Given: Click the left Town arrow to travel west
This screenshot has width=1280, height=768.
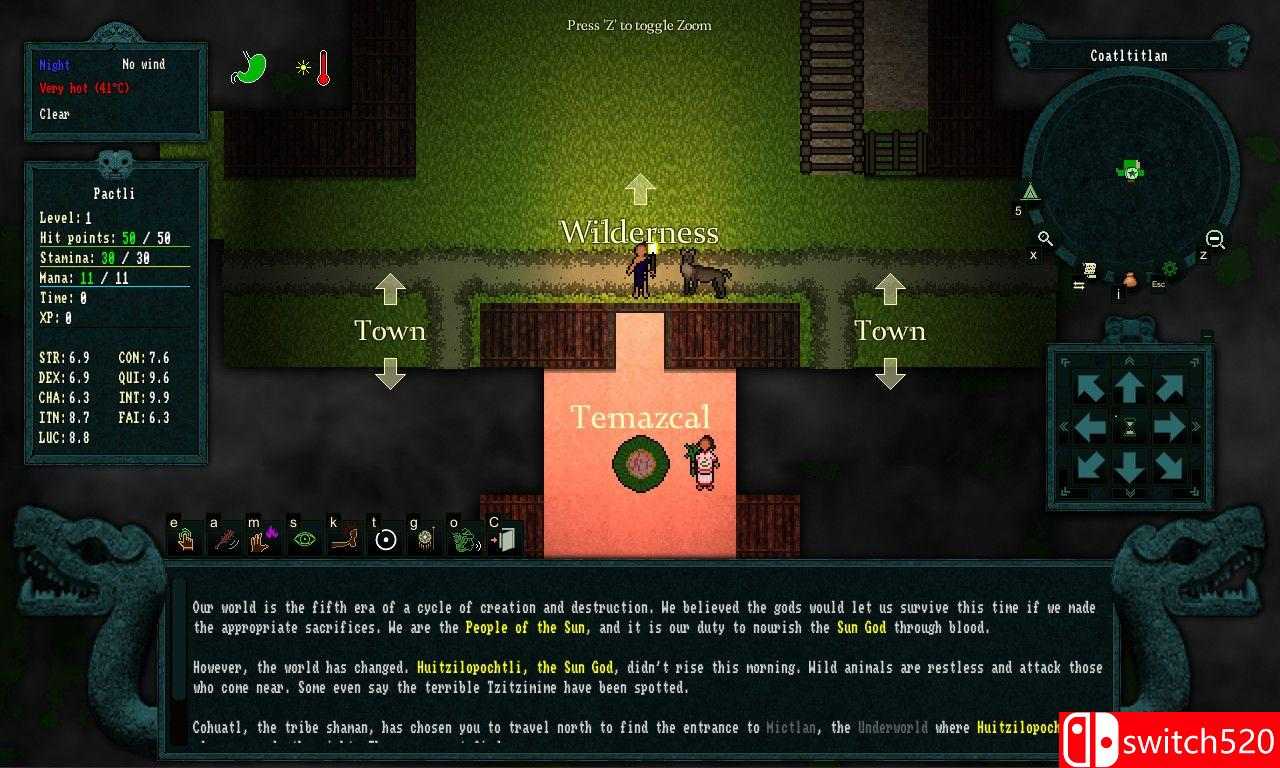Looking at the screenshot, I should [x=390, y=288].
